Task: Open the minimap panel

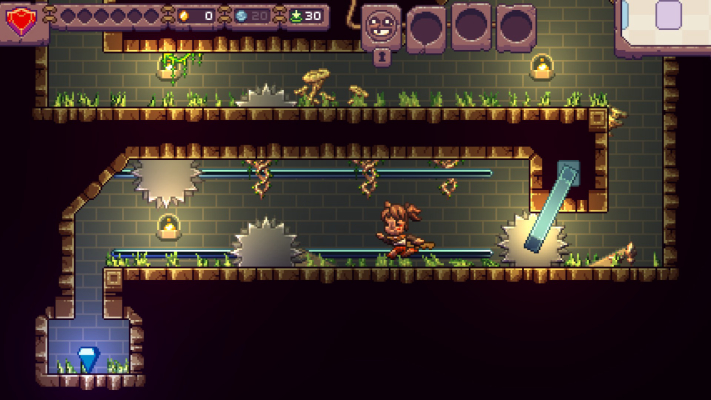Action: (x=666, y=22)
